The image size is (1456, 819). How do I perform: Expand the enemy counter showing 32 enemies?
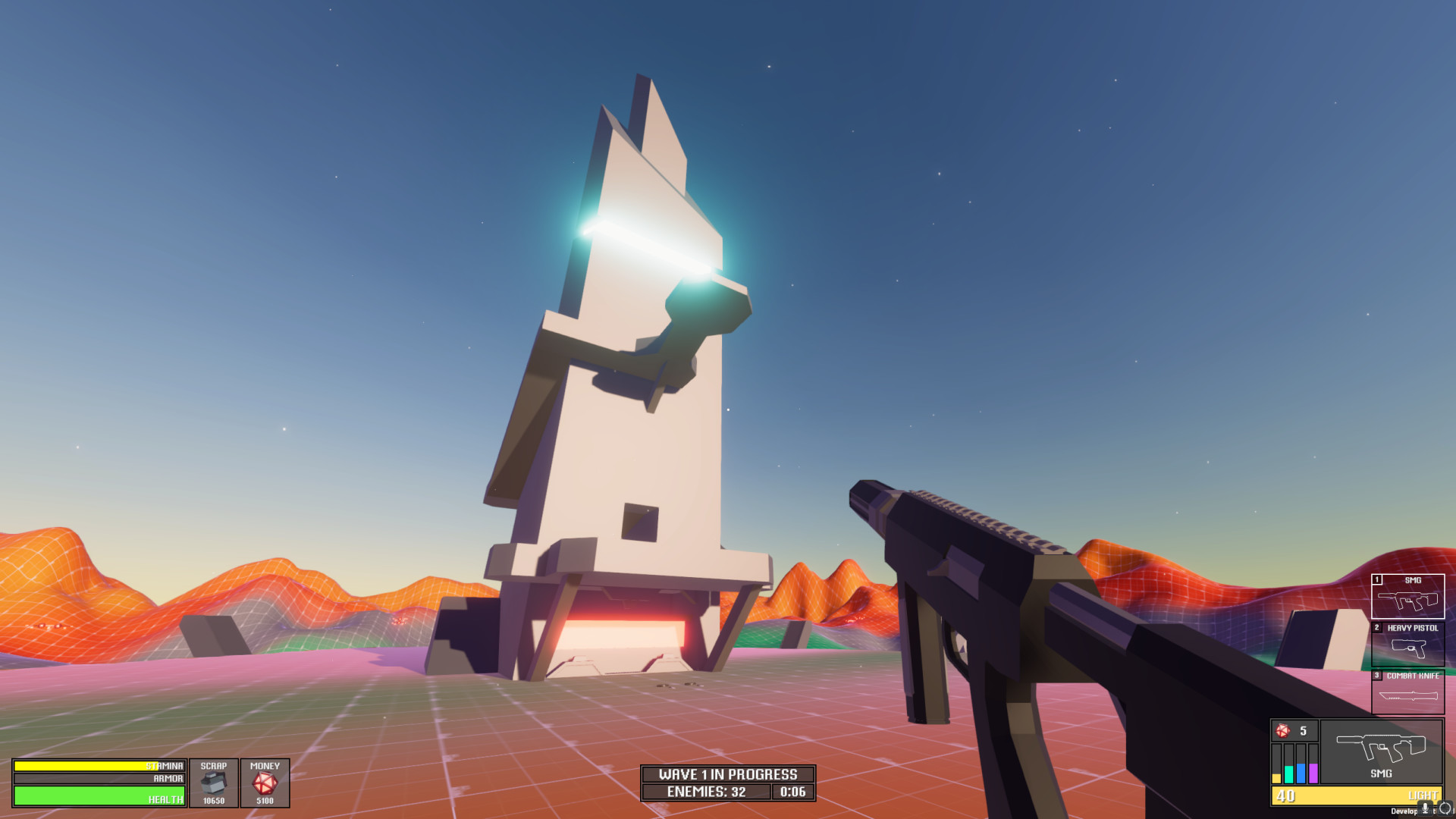point(708,792)
